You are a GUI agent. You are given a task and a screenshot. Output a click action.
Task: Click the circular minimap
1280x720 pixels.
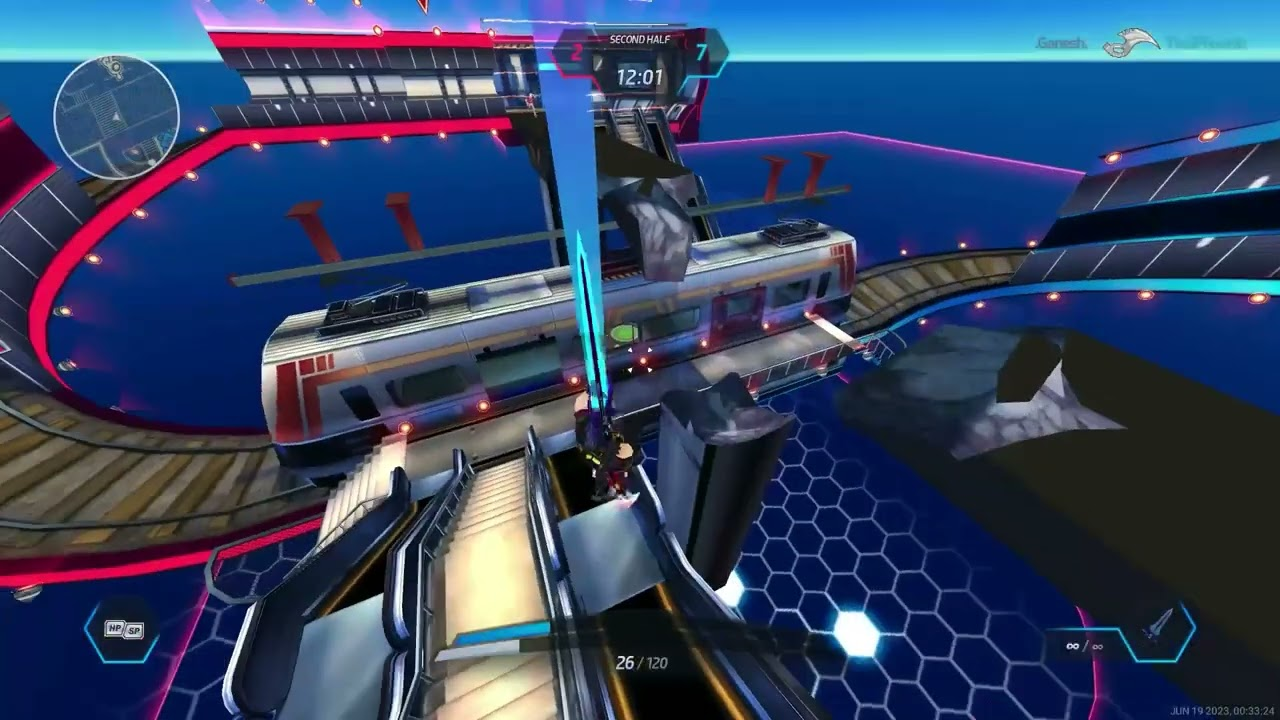(116, 117)
